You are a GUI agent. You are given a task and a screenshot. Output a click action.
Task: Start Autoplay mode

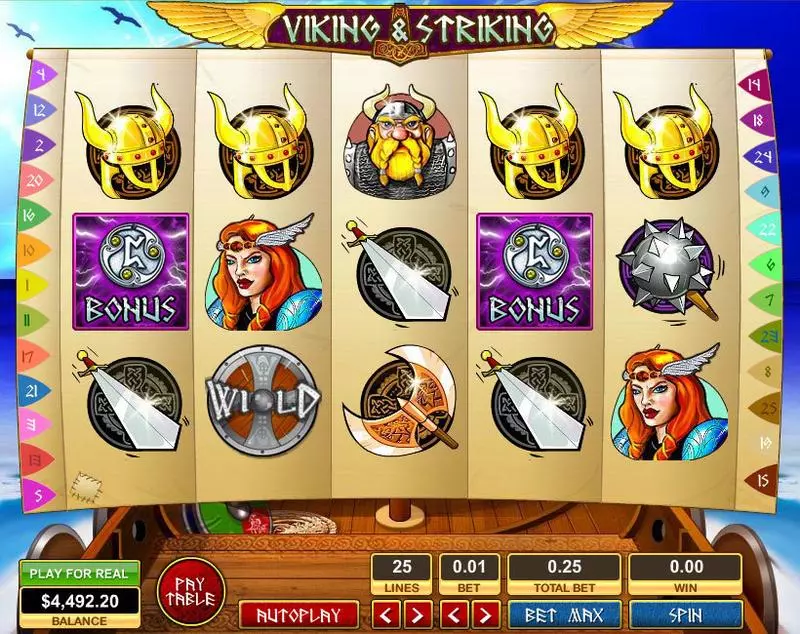click(297, 614)
